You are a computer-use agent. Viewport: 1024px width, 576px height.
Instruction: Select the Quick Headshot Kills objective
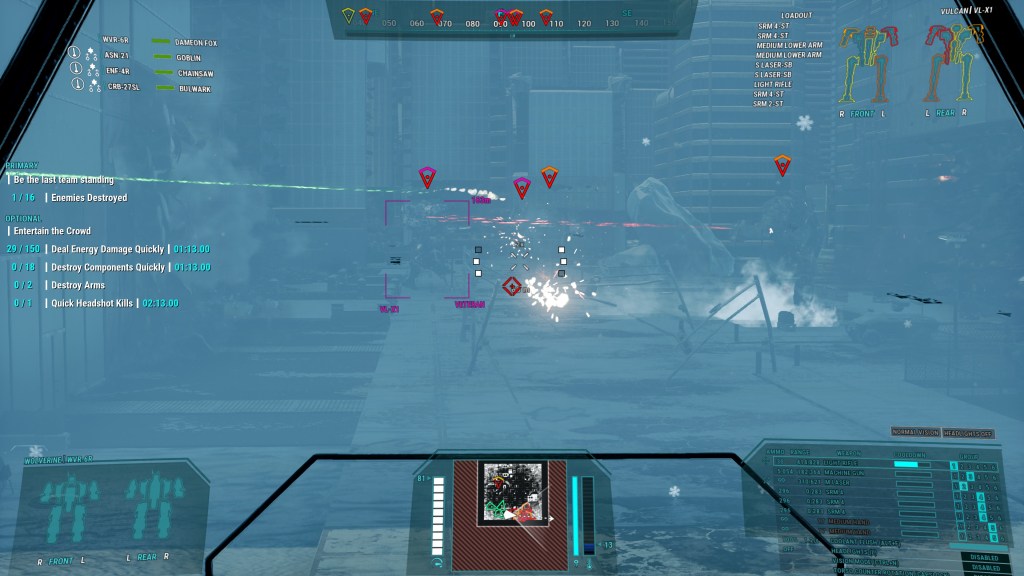[94, 303]
